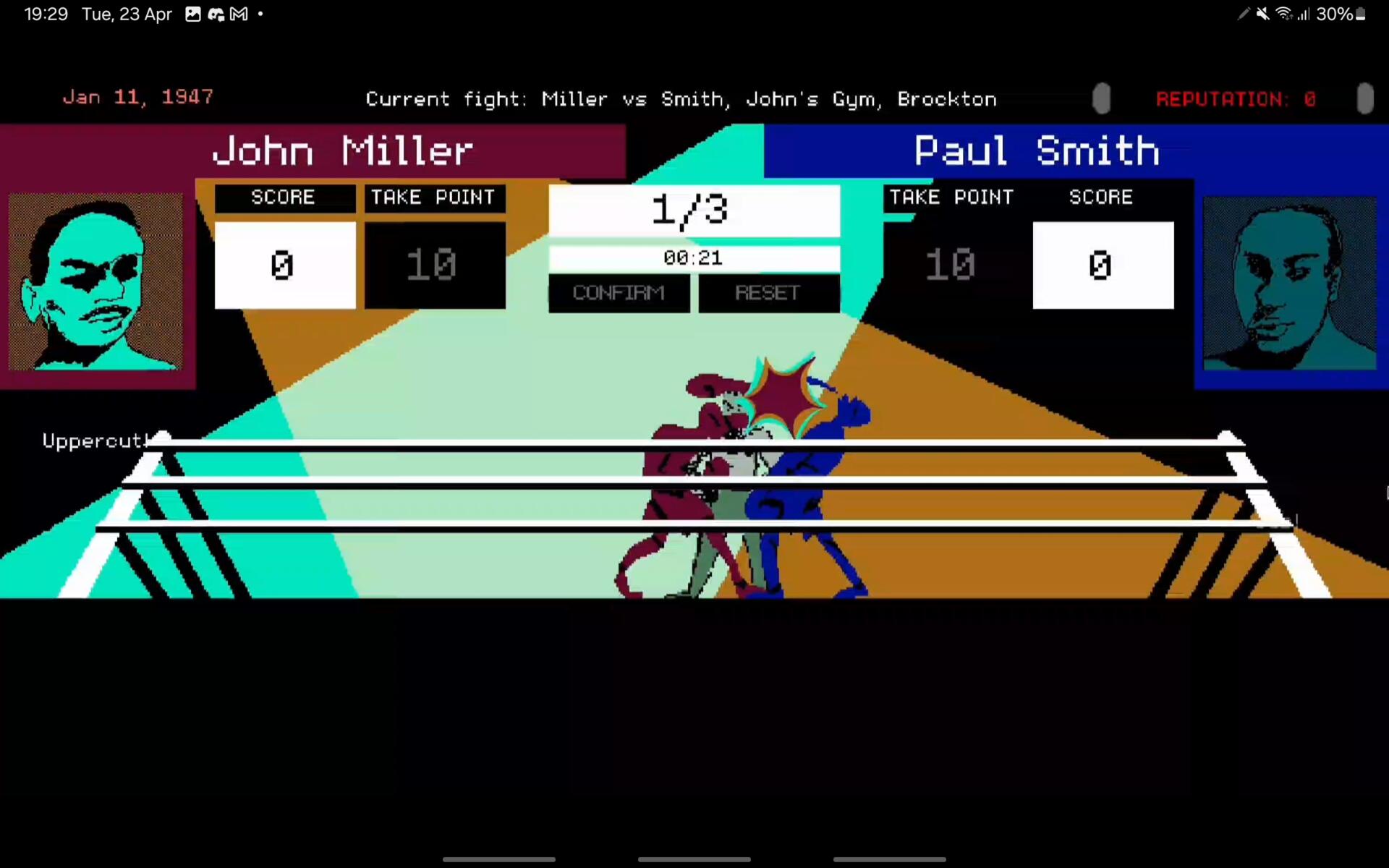Take a point from Paul Smith

[951, 265]
